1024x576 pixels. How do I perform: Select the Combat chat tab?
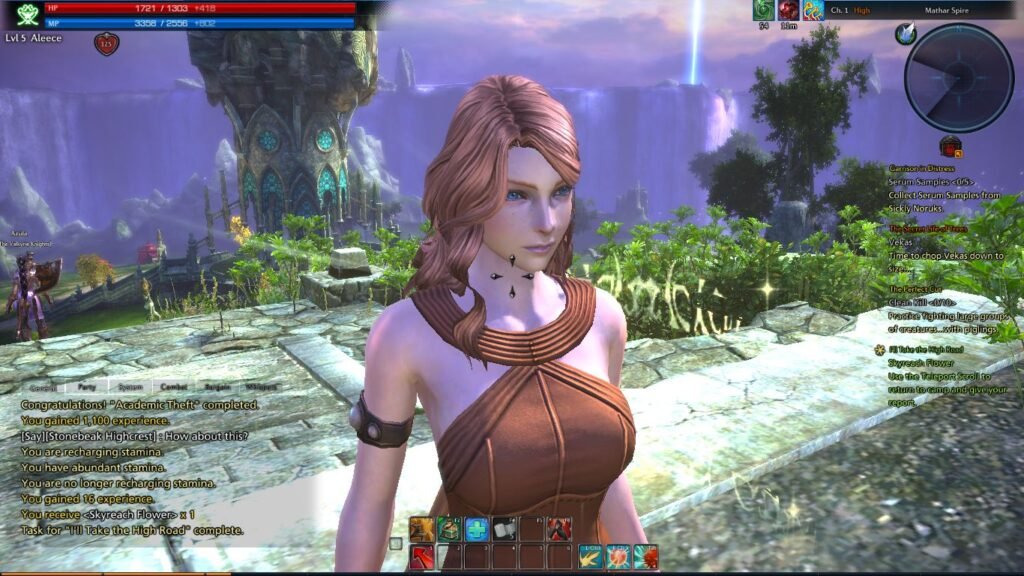tap(174, 386)
